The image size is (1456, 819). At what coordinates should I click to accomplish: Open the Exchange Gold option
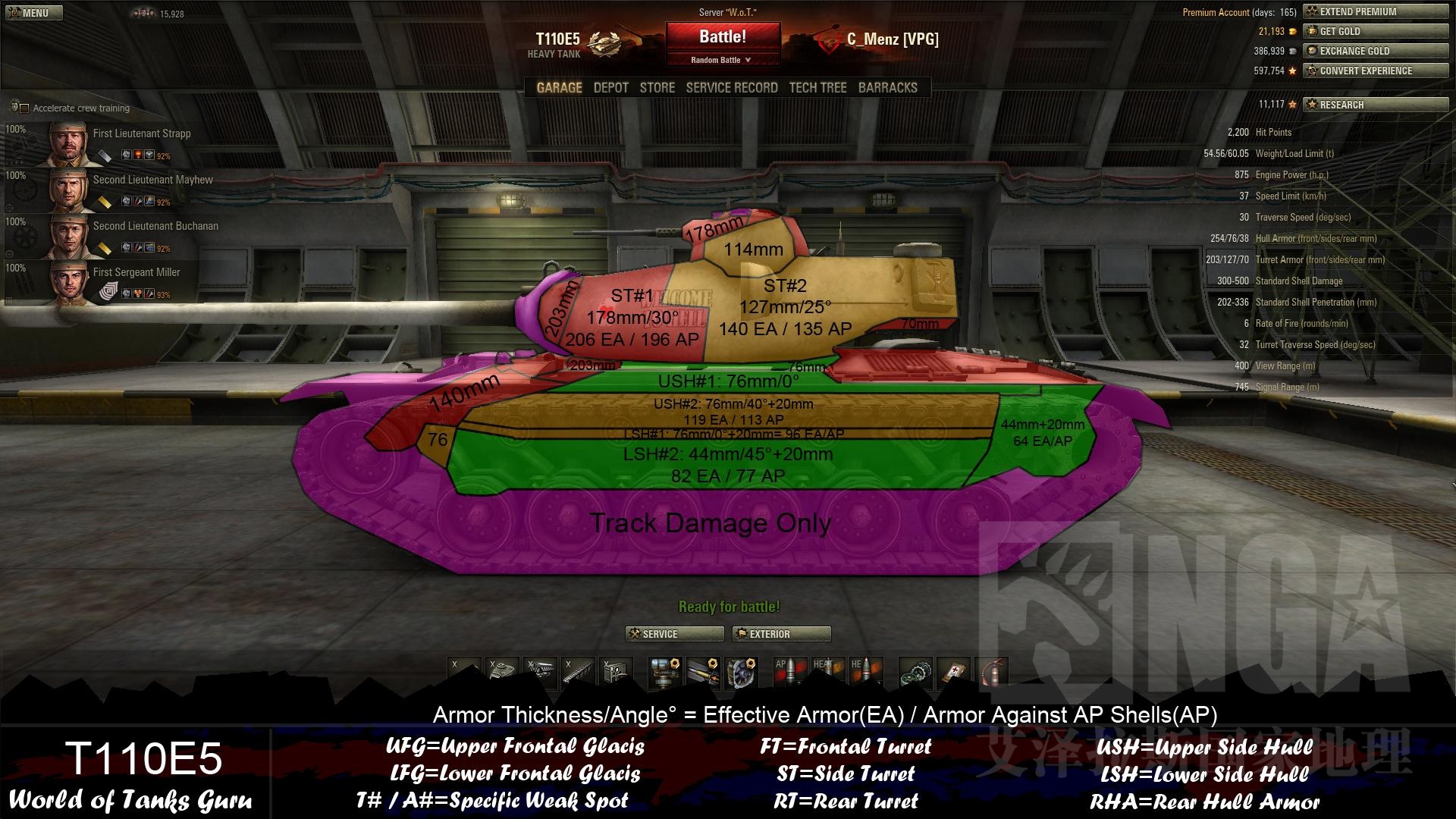coord(1375,51)
